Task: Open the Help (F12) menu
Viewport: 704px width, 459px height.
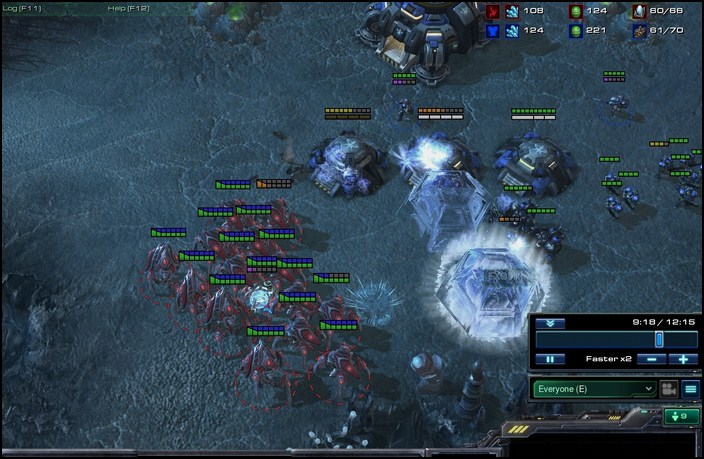Action: coord(127,8)
